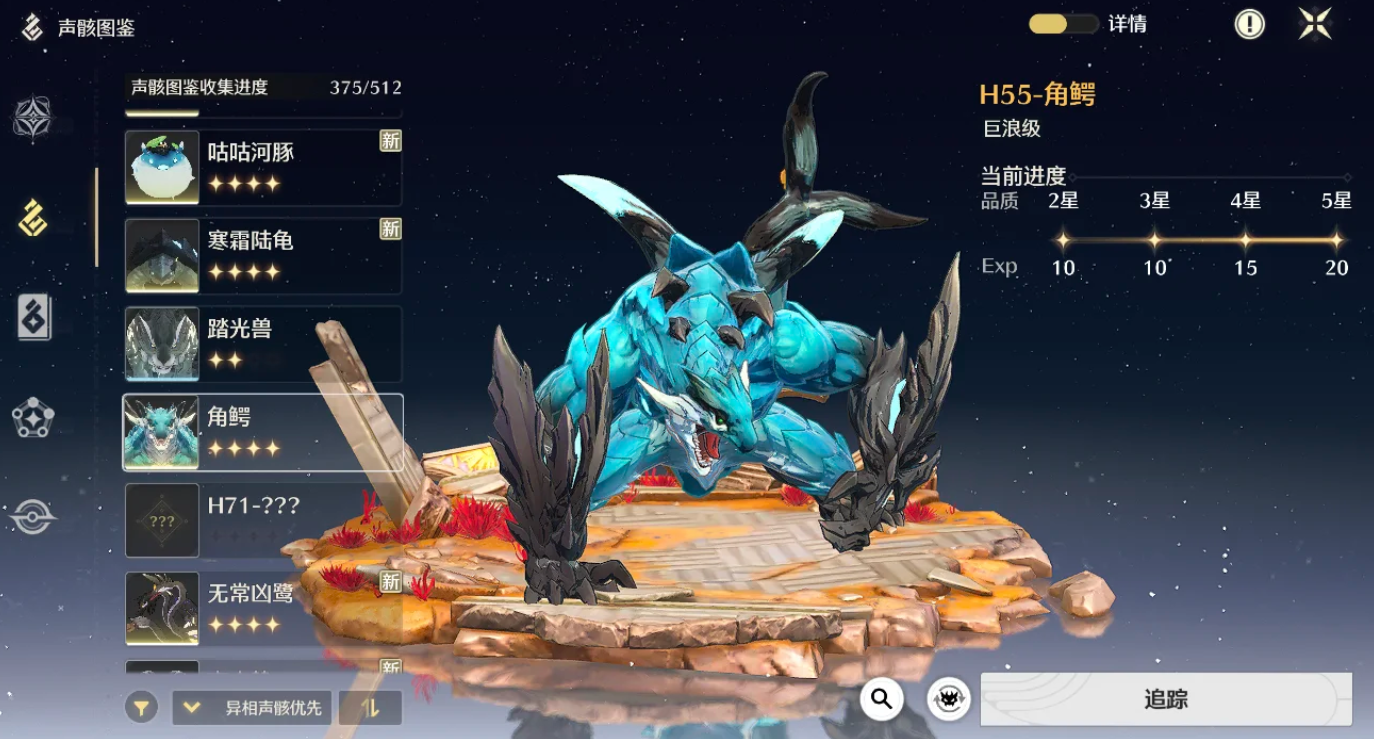This screenshot has width=1374, height=739.
Task: Click the sort order icon next to 异相声骸优先
Action: pos(370,707)
